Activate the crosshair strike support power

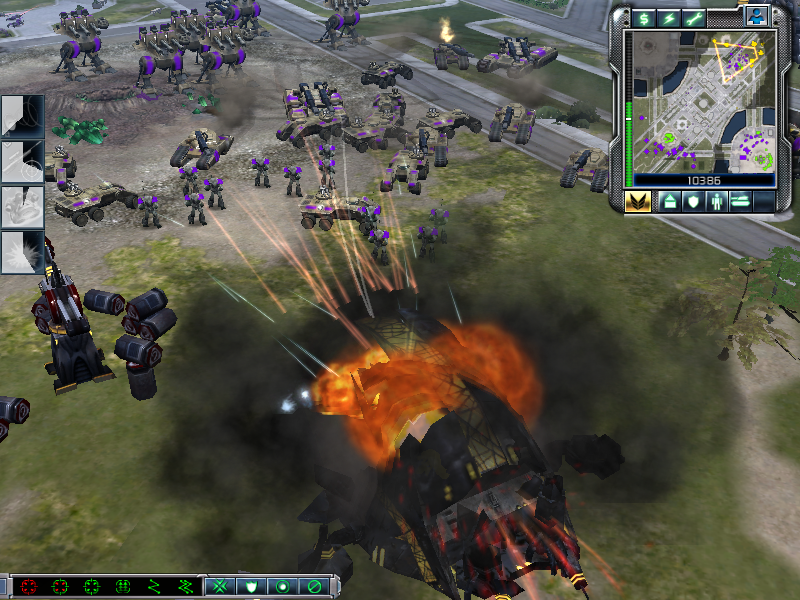tap(22, 161)
